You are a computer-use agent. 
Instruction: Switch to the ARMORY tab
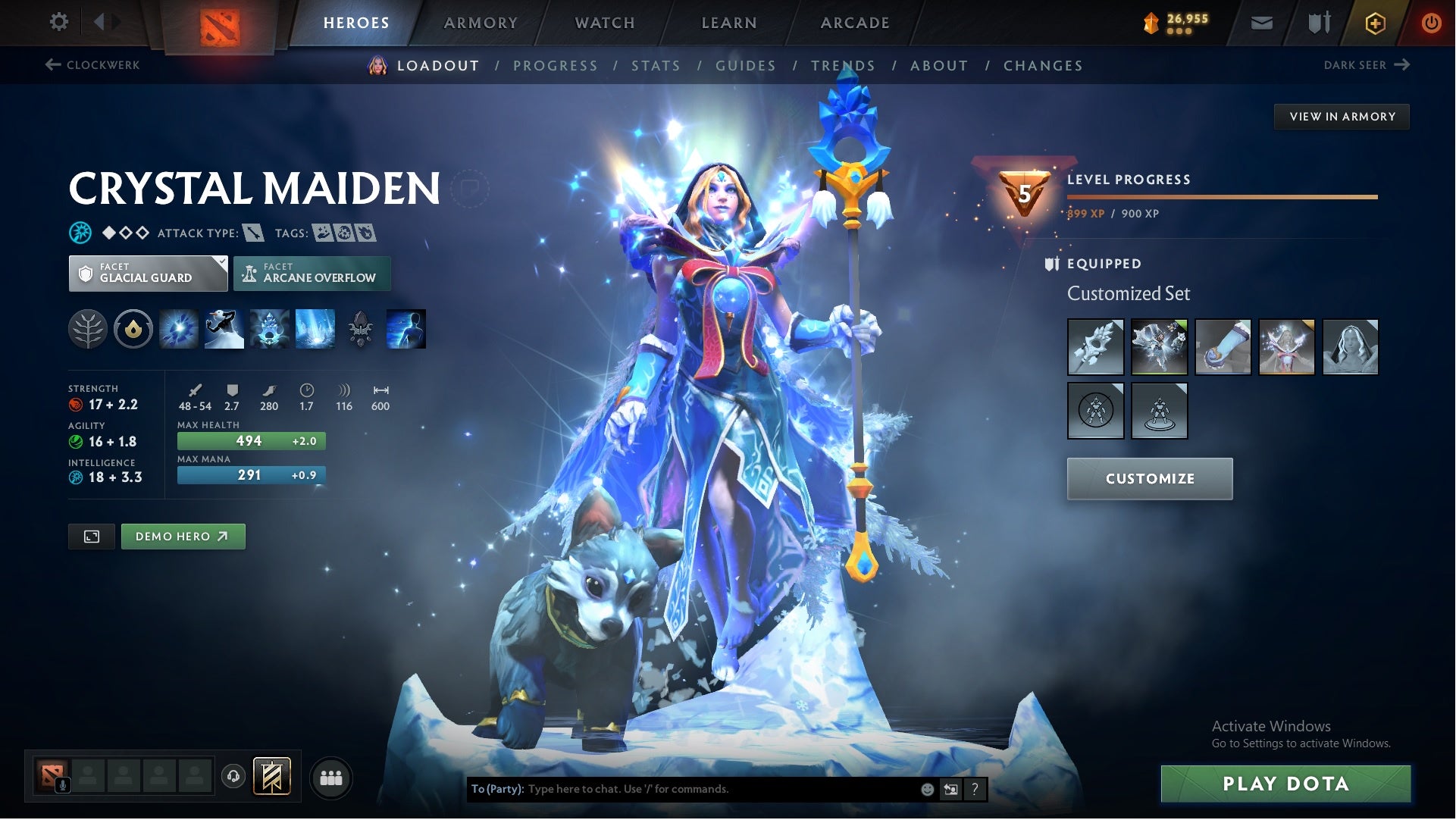(x=481, y=22)
